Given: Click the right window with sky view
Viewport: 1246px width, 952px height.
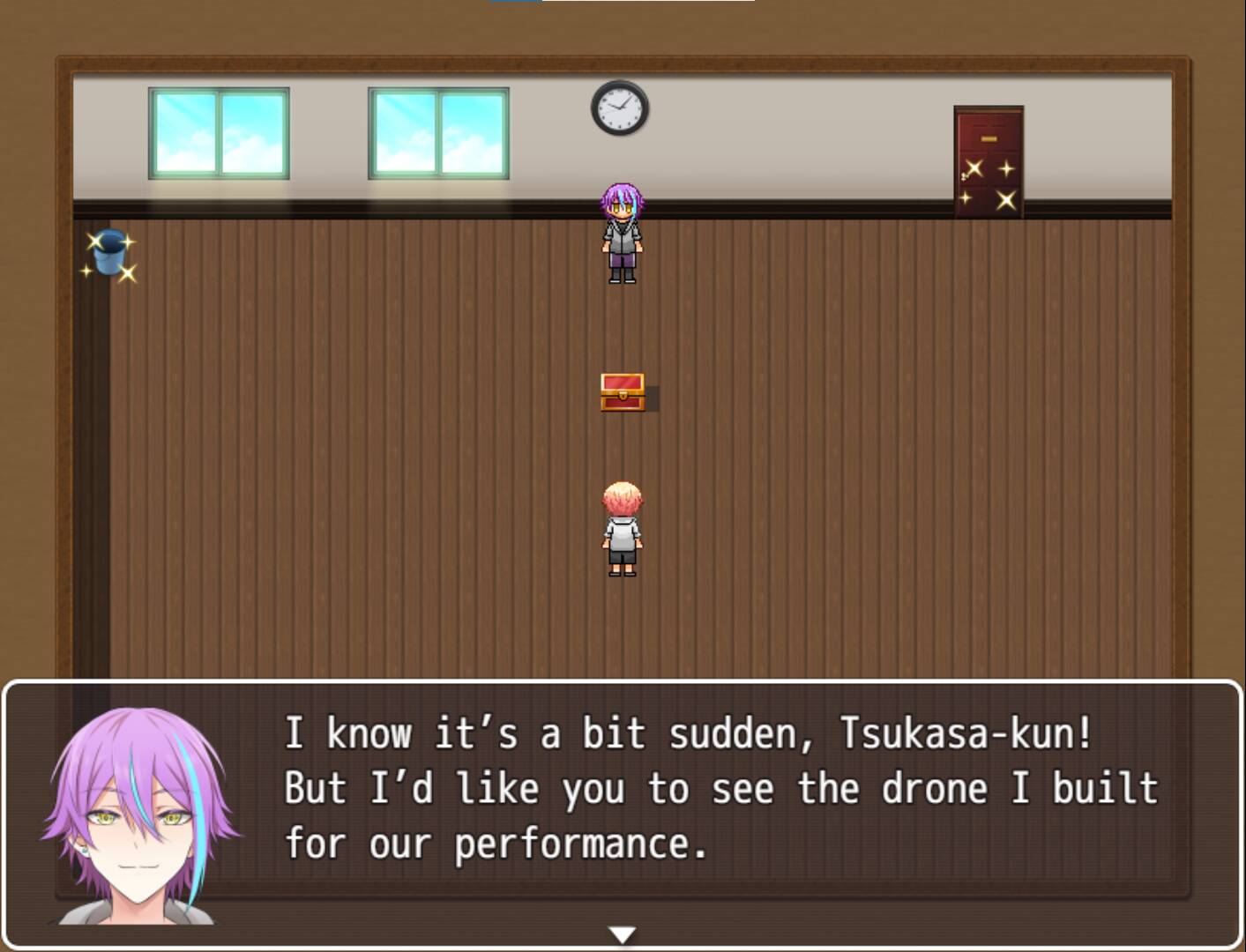Looking at the screenshot, I should coord(439,132).
